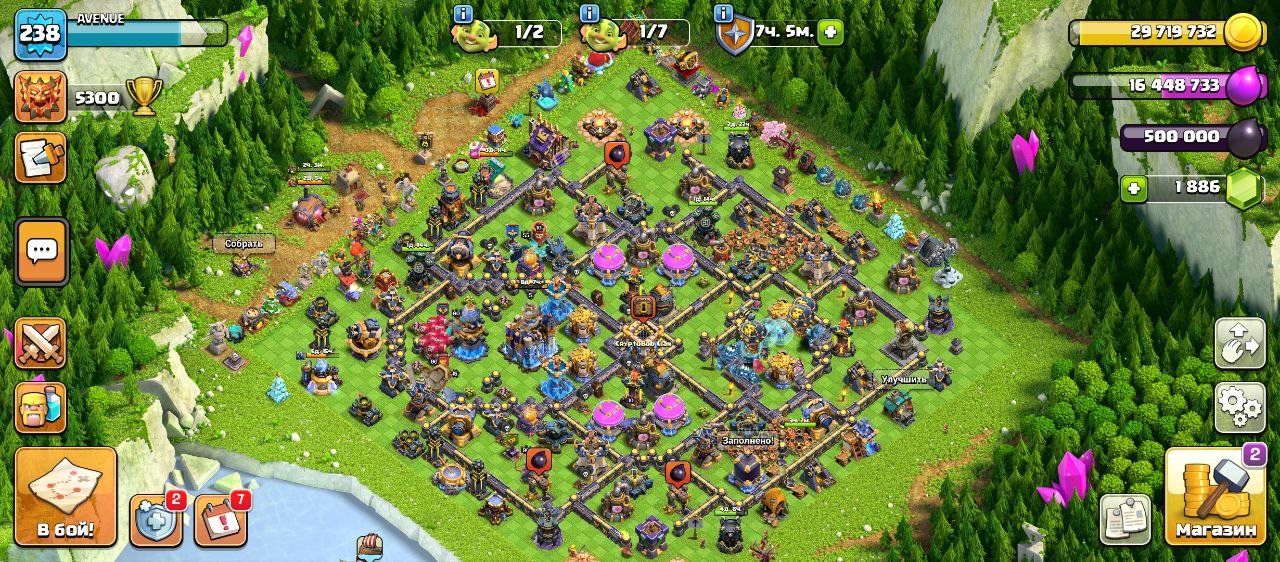Image resolution: width=1280 pixels, height=562 pixels.
Task: Open the crossed swords battle log
Action: pos(41,344)
